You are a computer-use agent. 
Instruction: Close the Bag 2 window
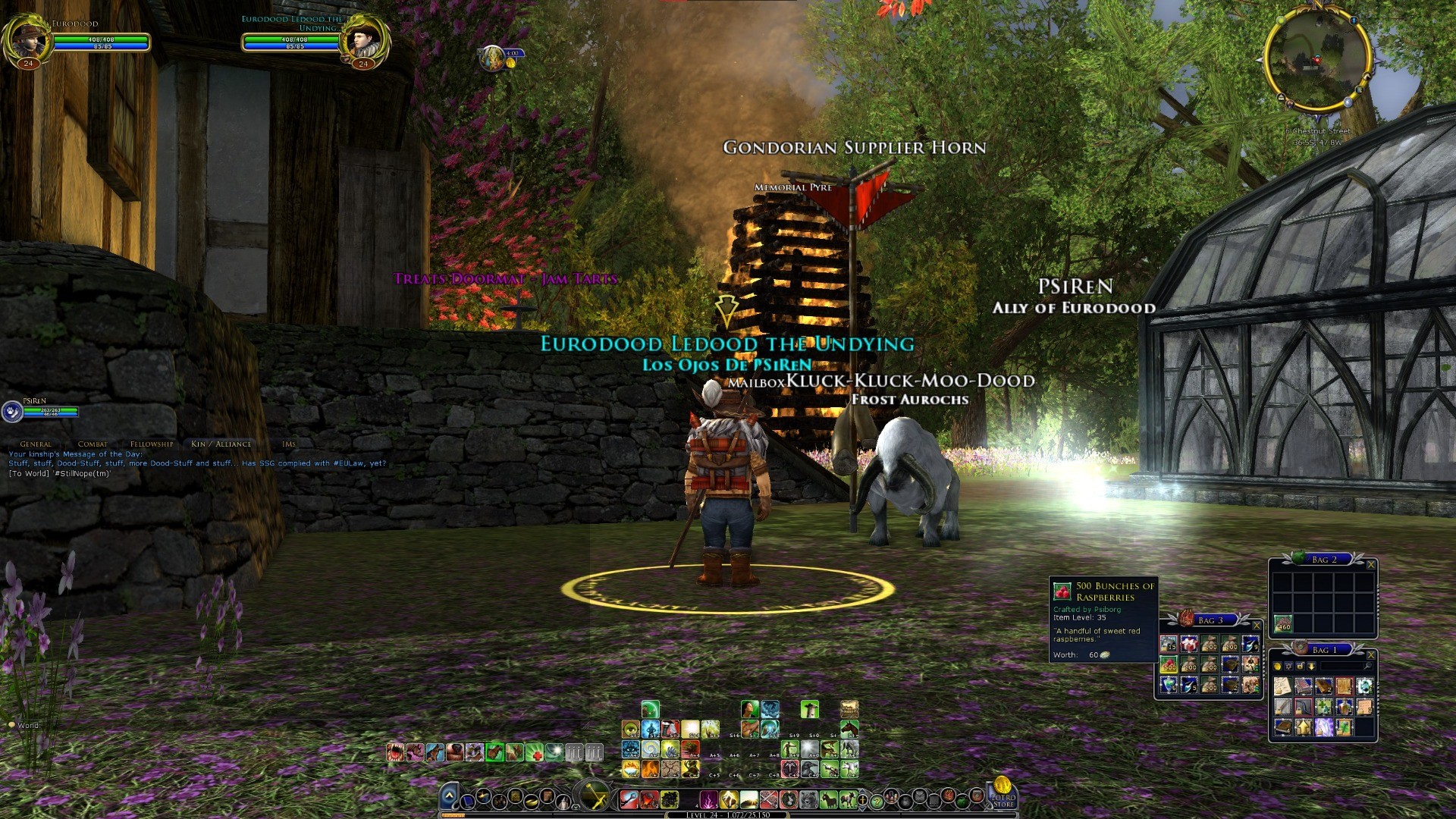(1370, 565)
